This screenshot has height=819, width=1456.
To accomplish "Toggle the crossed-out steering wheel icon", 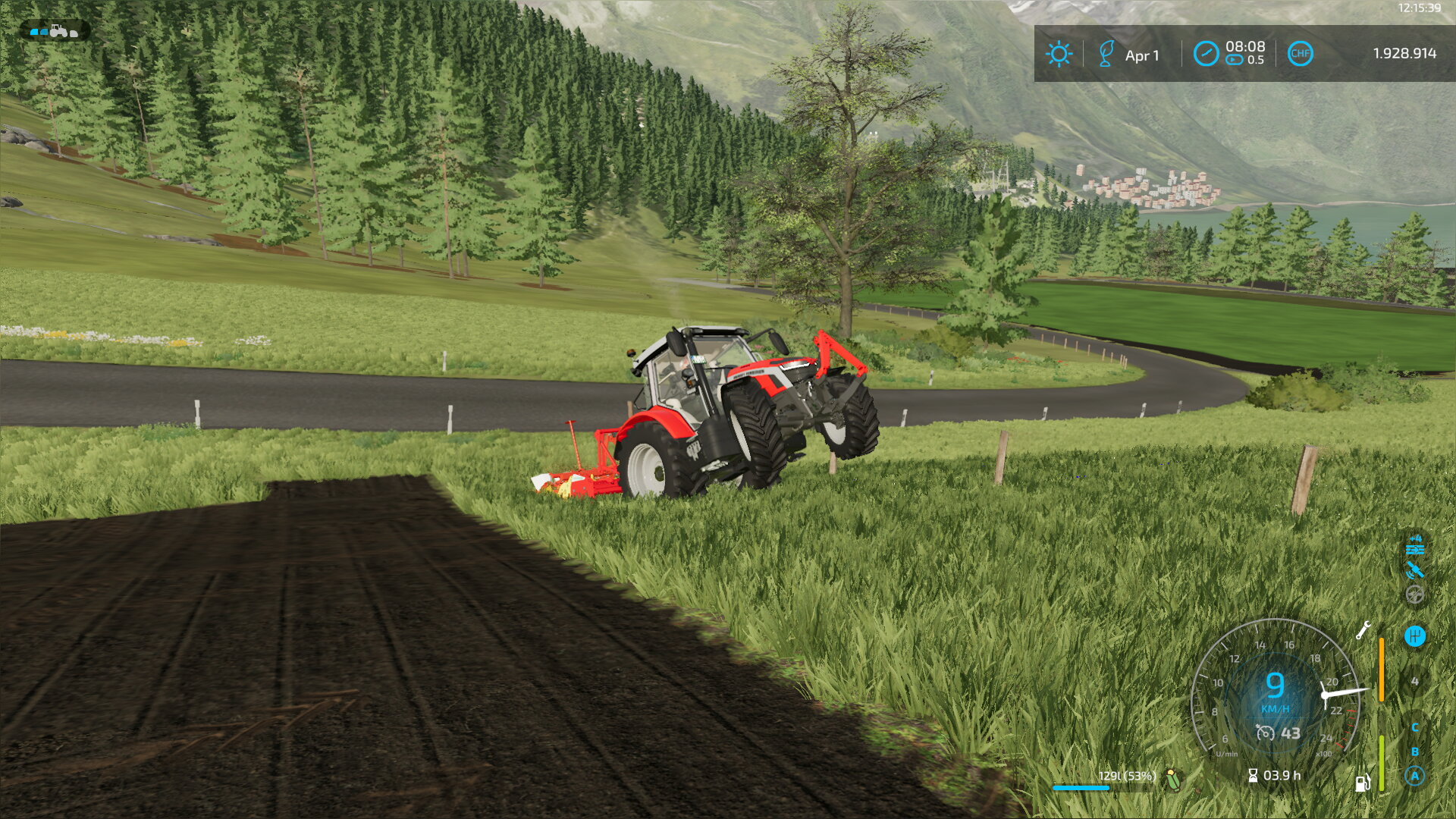I will (1414, 595).
